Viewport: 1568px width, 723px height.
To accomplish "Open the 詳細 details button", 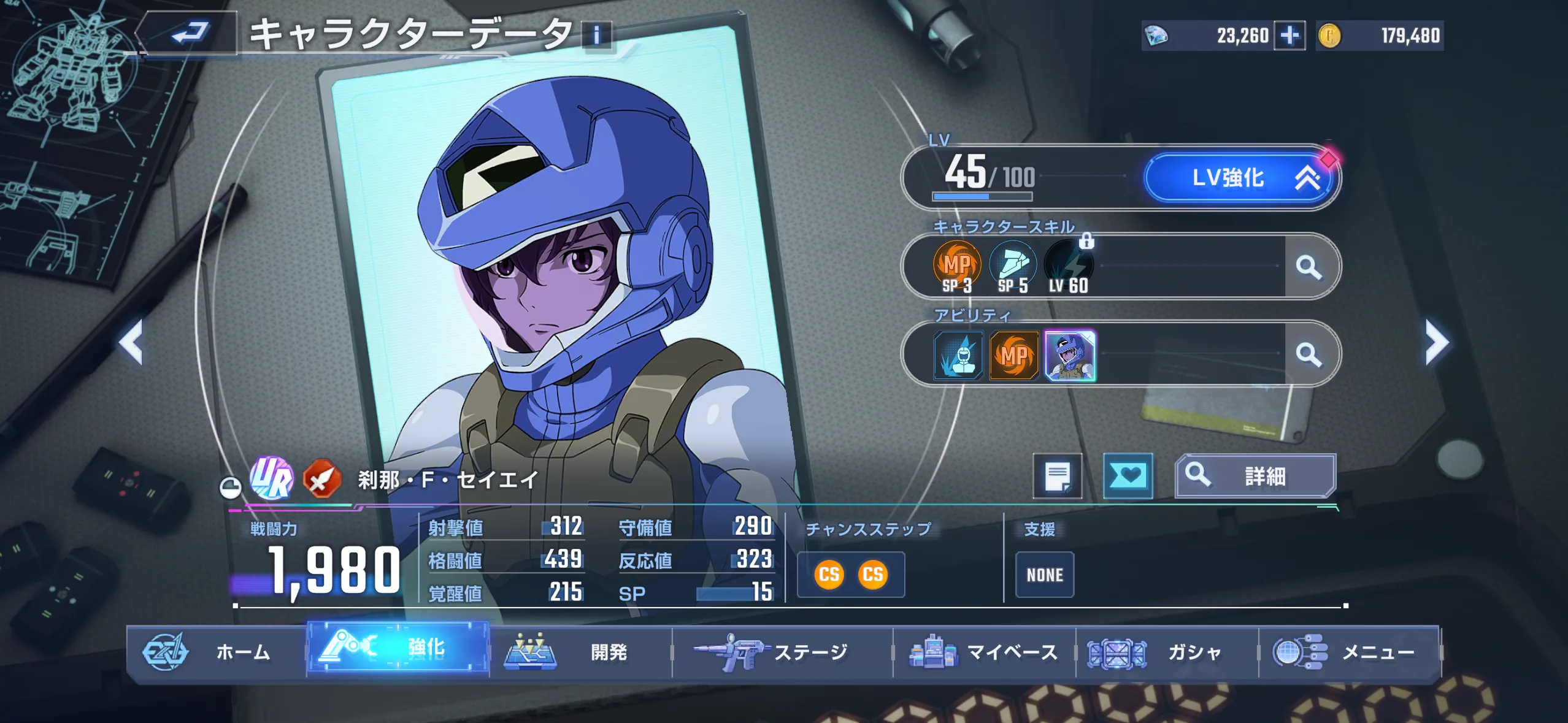I will [x=1255, y=475].
